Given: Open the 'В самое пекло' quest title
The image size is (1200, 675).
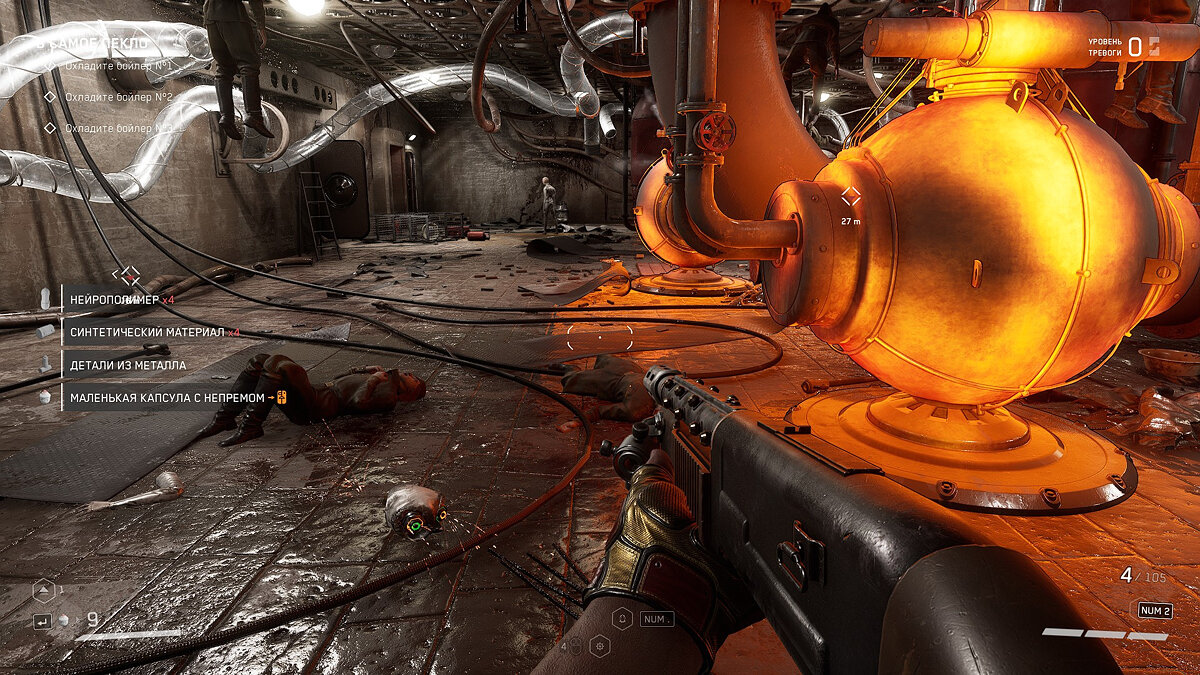Looking at the screenshot, I should tap(92, 44).
